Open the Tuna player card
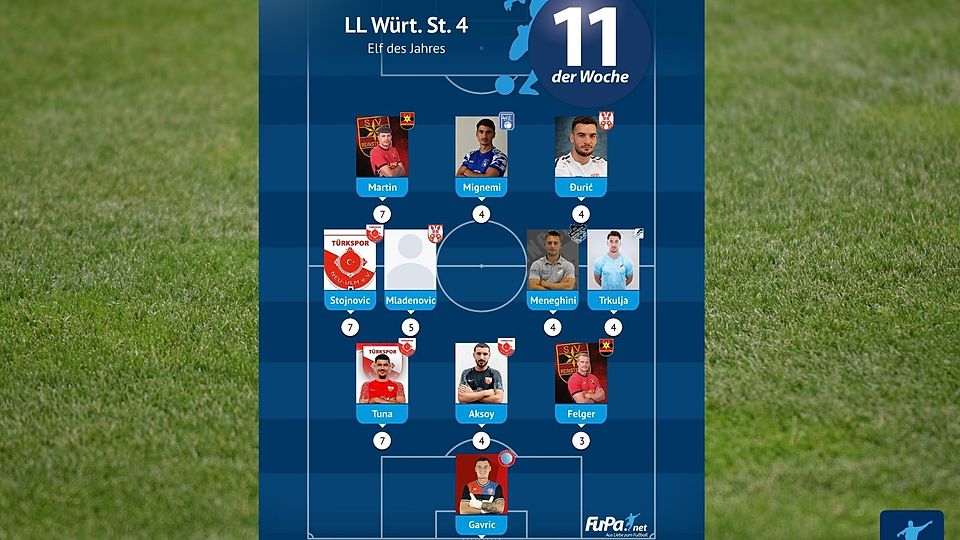960x540 pixels. [382, 375]
